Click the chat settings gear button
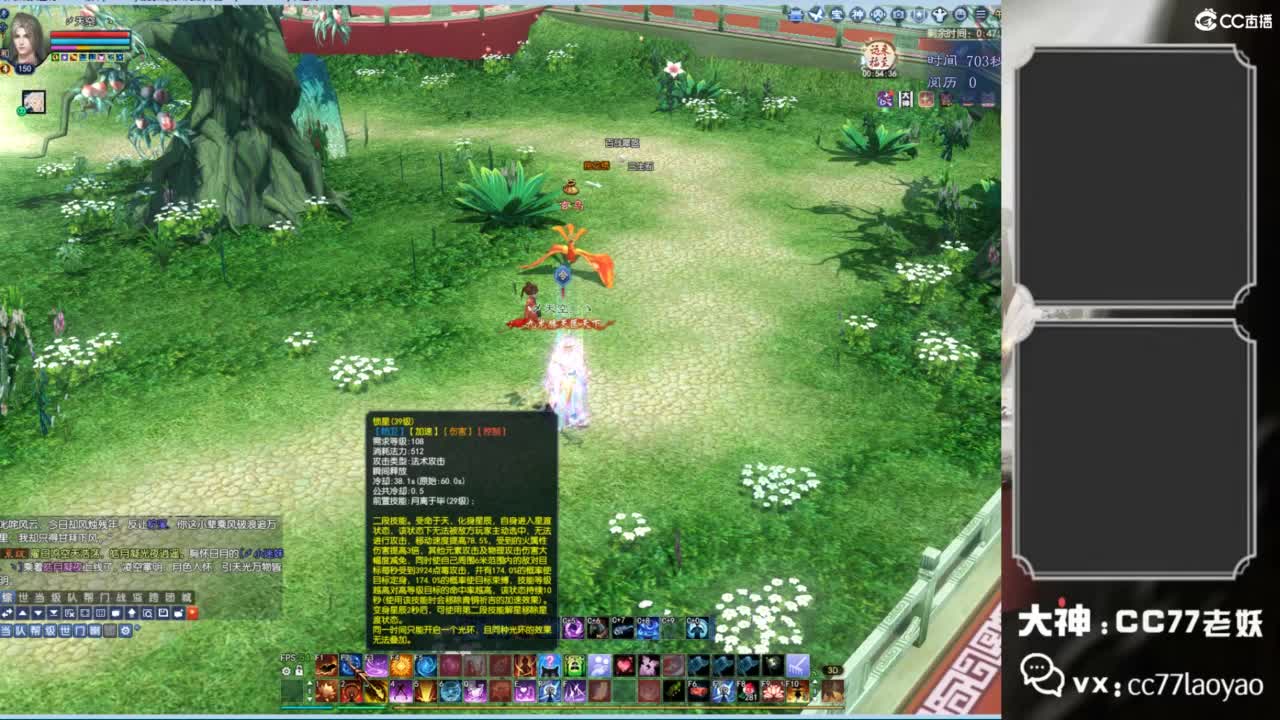The width and height of the screenshot is (1280, 720). (125, 631)
